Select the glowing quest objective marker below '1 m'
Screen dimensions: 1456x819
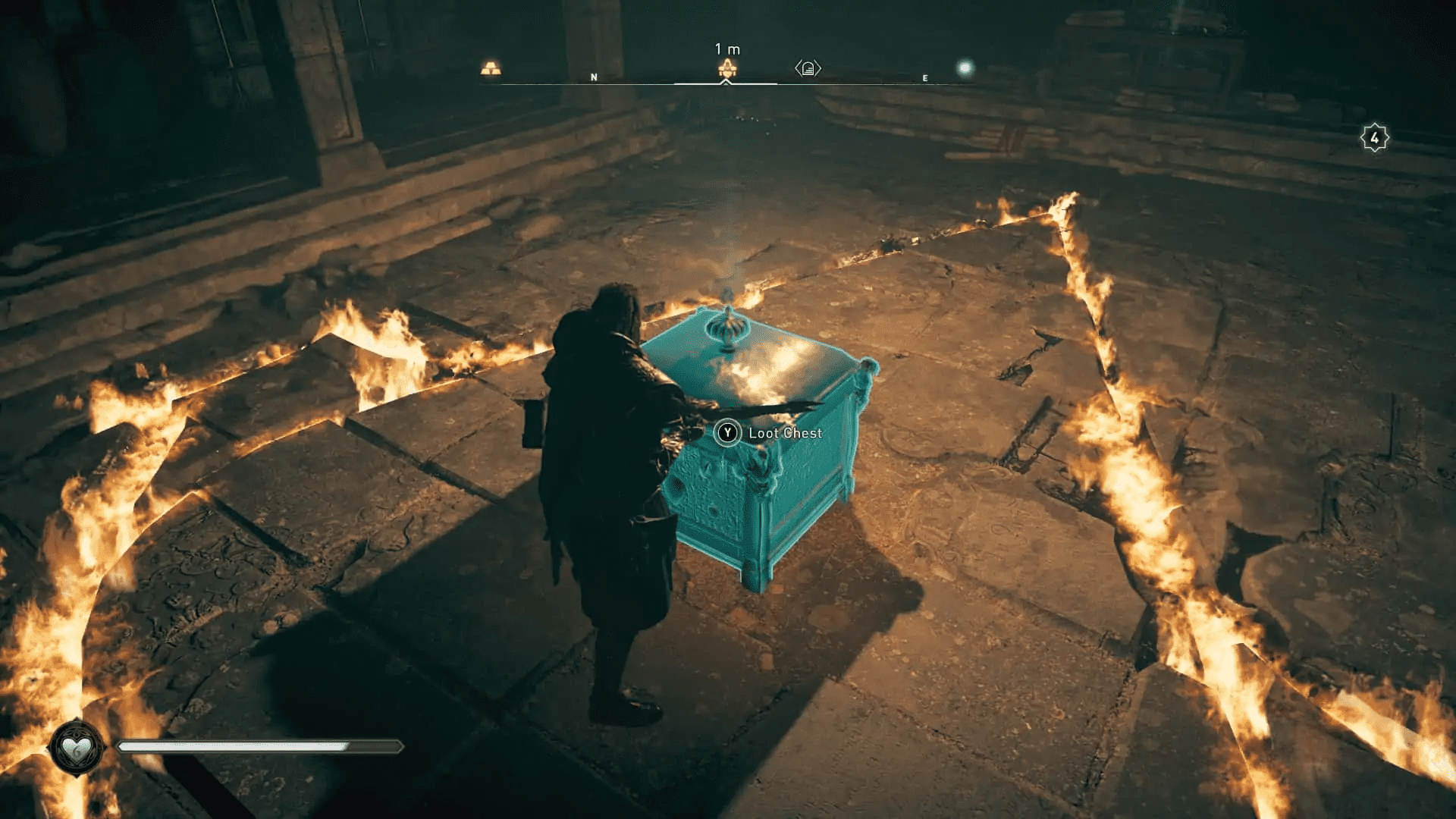(x=726, y=68)
